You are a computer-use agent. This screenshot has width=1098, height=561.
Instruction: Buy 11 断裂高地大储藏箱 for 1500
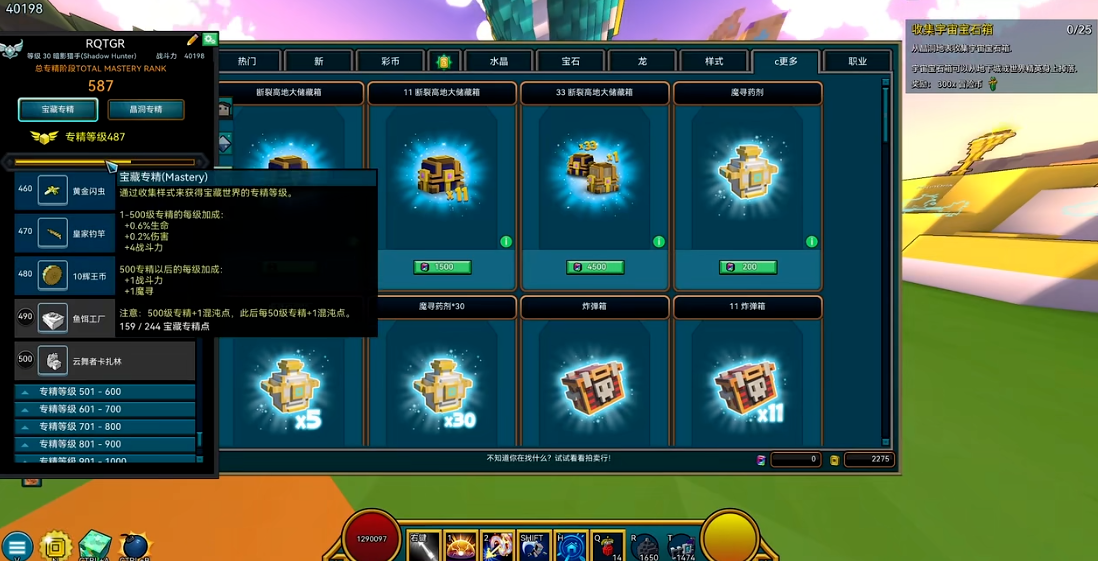point(442,267)
